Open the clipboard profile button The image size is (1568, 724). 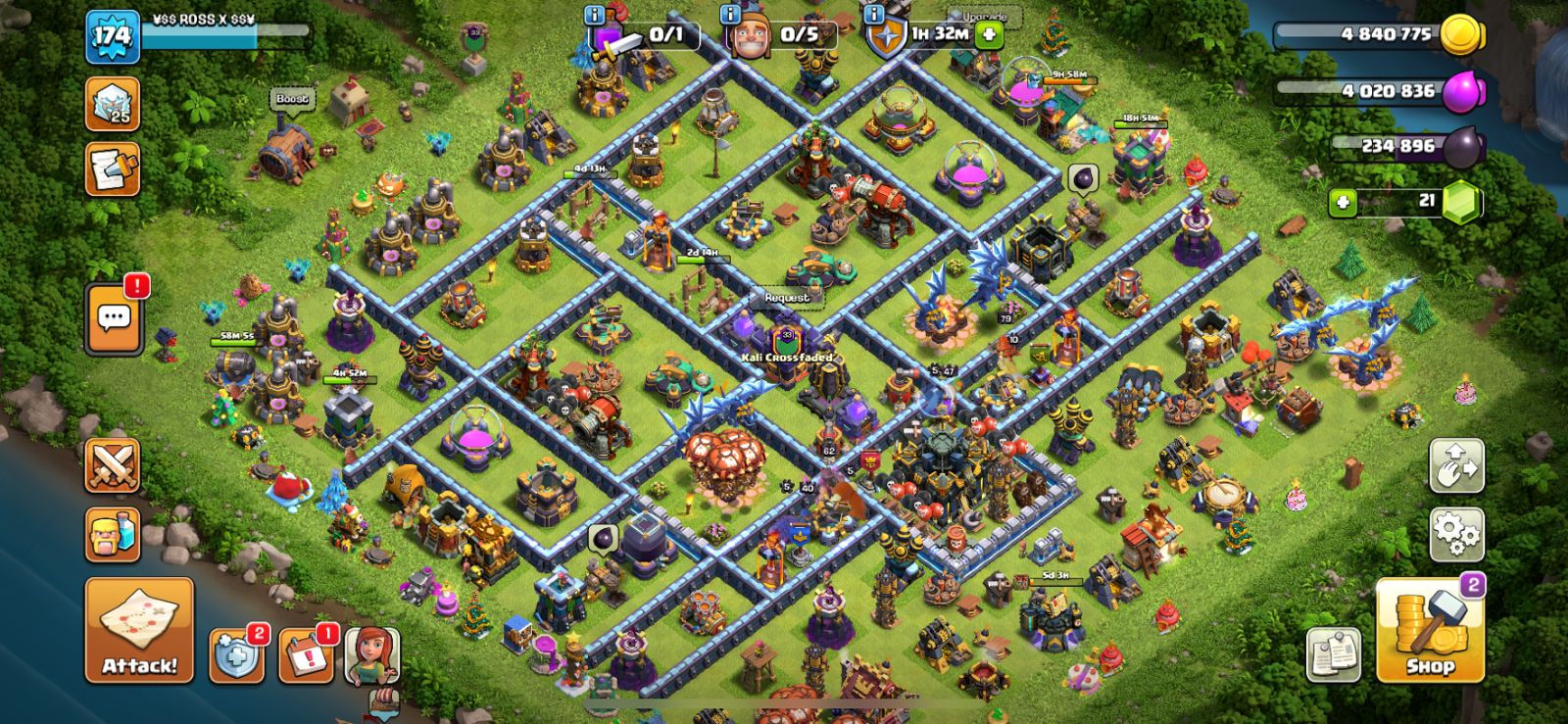113,169
